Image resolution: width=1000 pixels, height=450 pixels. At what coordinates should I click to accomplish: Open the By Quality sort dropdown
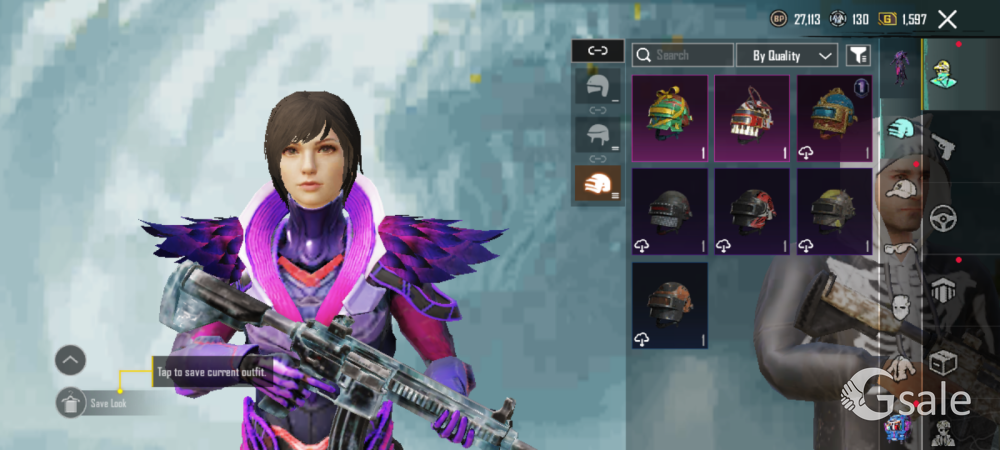787,55
